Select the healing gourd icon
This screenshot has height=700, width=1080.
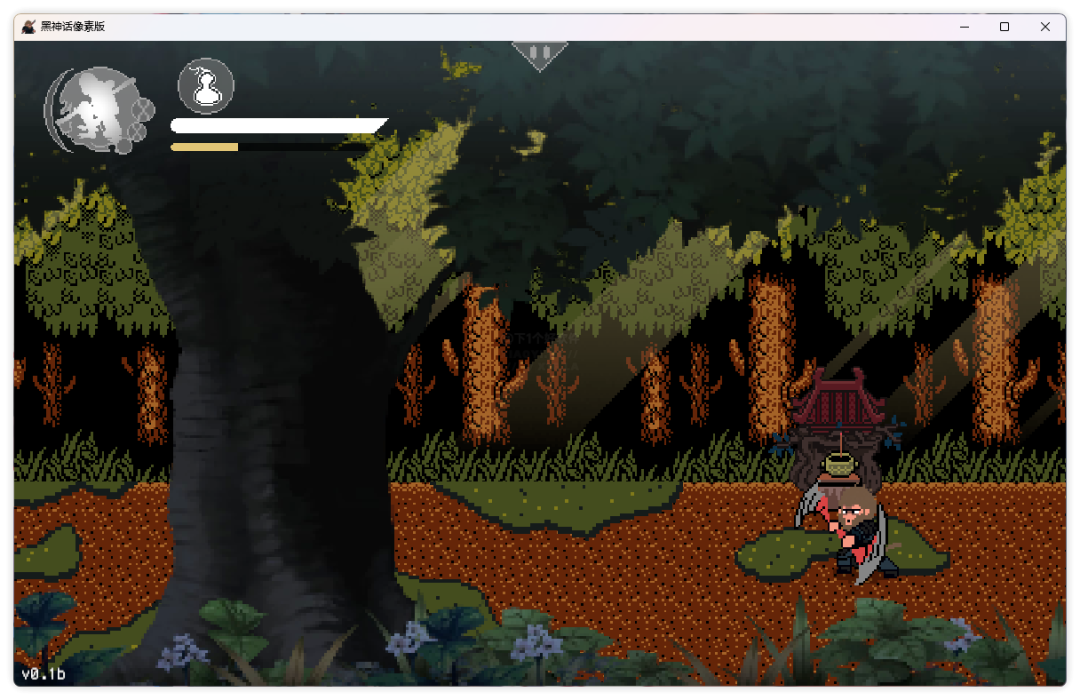tap(206, 86)
